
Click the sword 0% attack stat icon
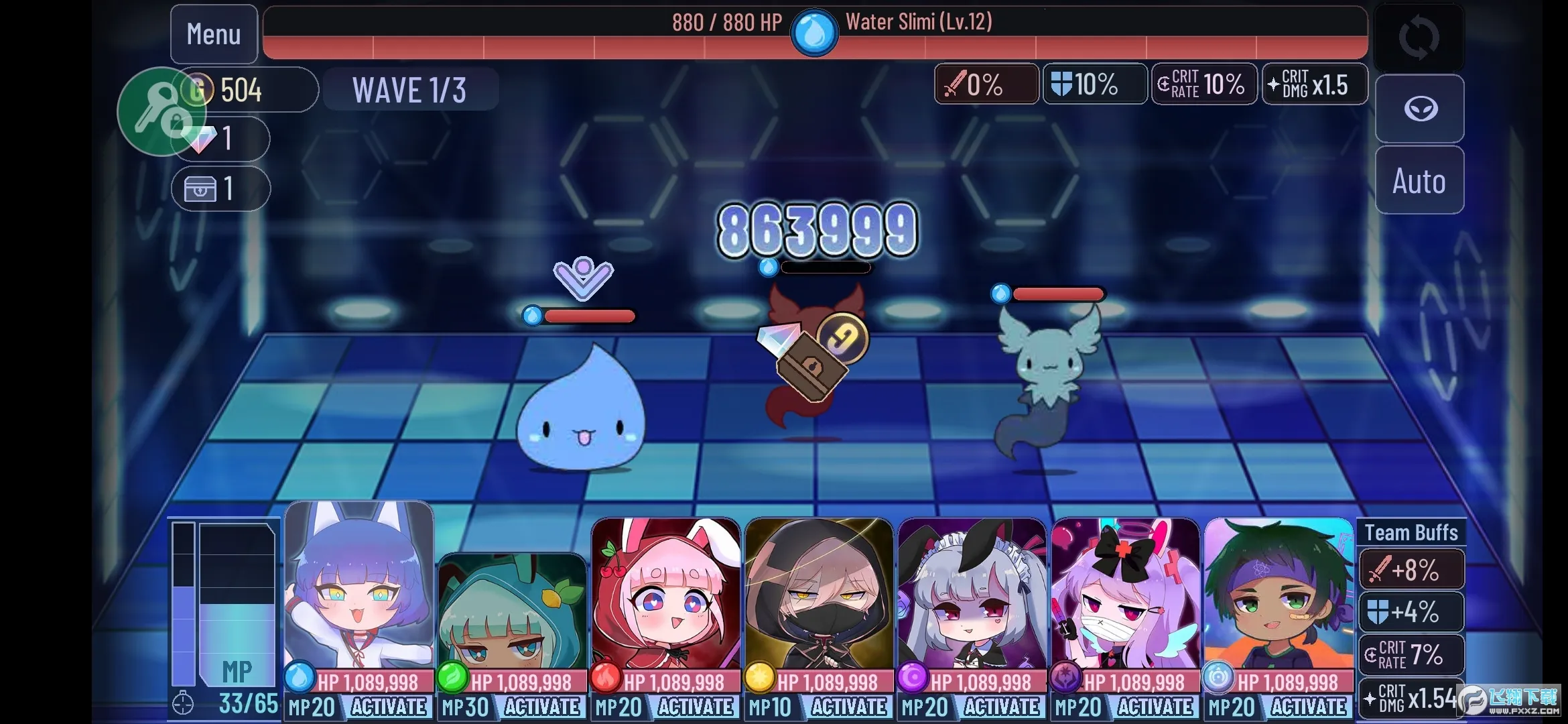pos(958,84)
